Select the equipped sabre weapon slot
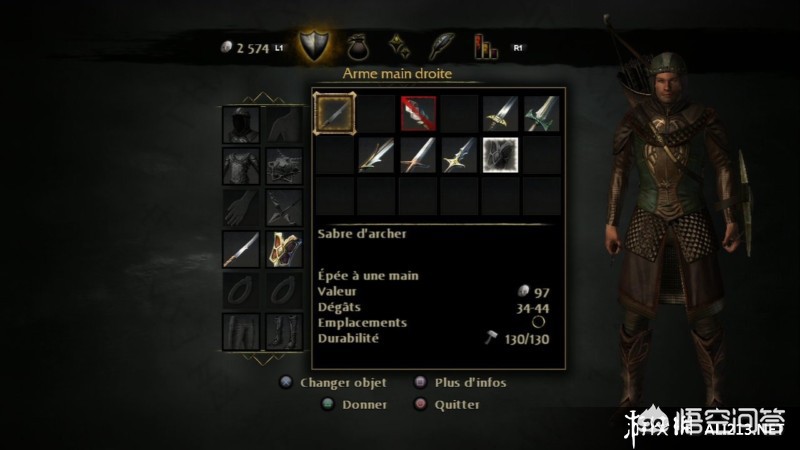The width and height of the screenshot is (800, 450). pyautogui.click(x=240, y=248)
